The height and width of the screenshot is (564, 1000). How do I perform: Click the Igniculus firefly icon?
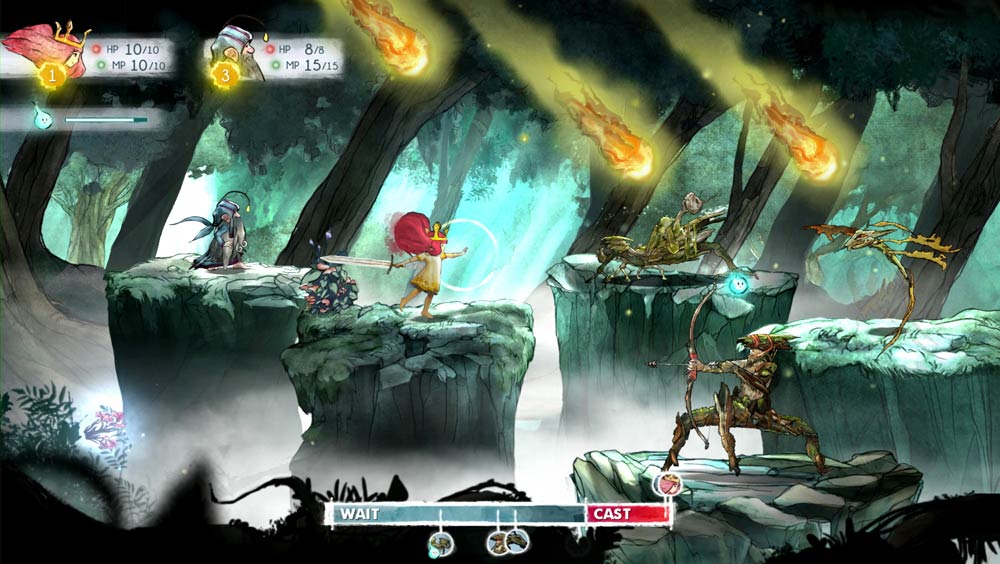tap(41, 118)
